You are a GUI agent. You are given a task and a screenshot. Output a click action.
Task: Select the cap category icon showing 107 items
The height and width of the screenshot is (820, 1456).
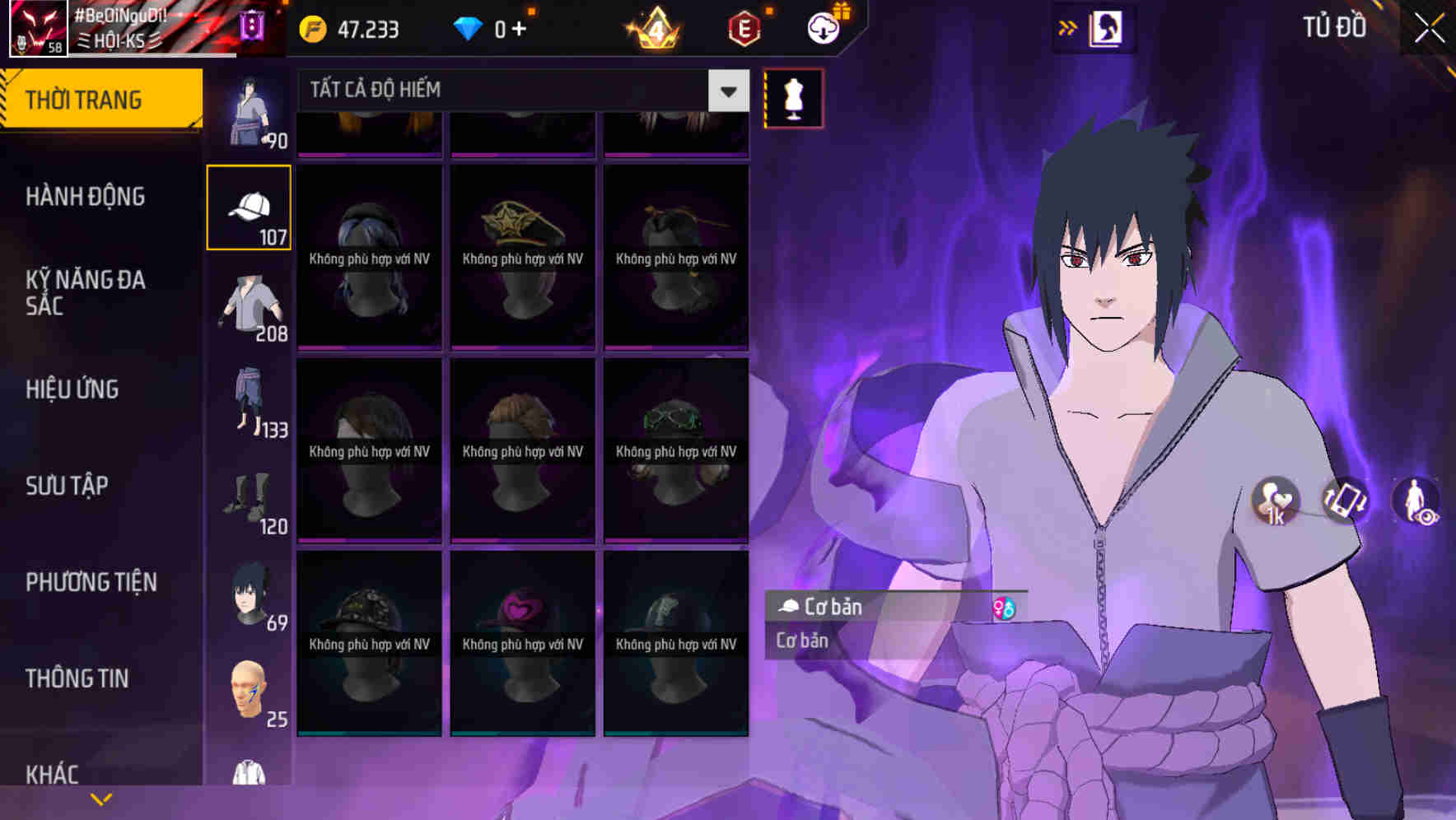(x=250, y=206)
